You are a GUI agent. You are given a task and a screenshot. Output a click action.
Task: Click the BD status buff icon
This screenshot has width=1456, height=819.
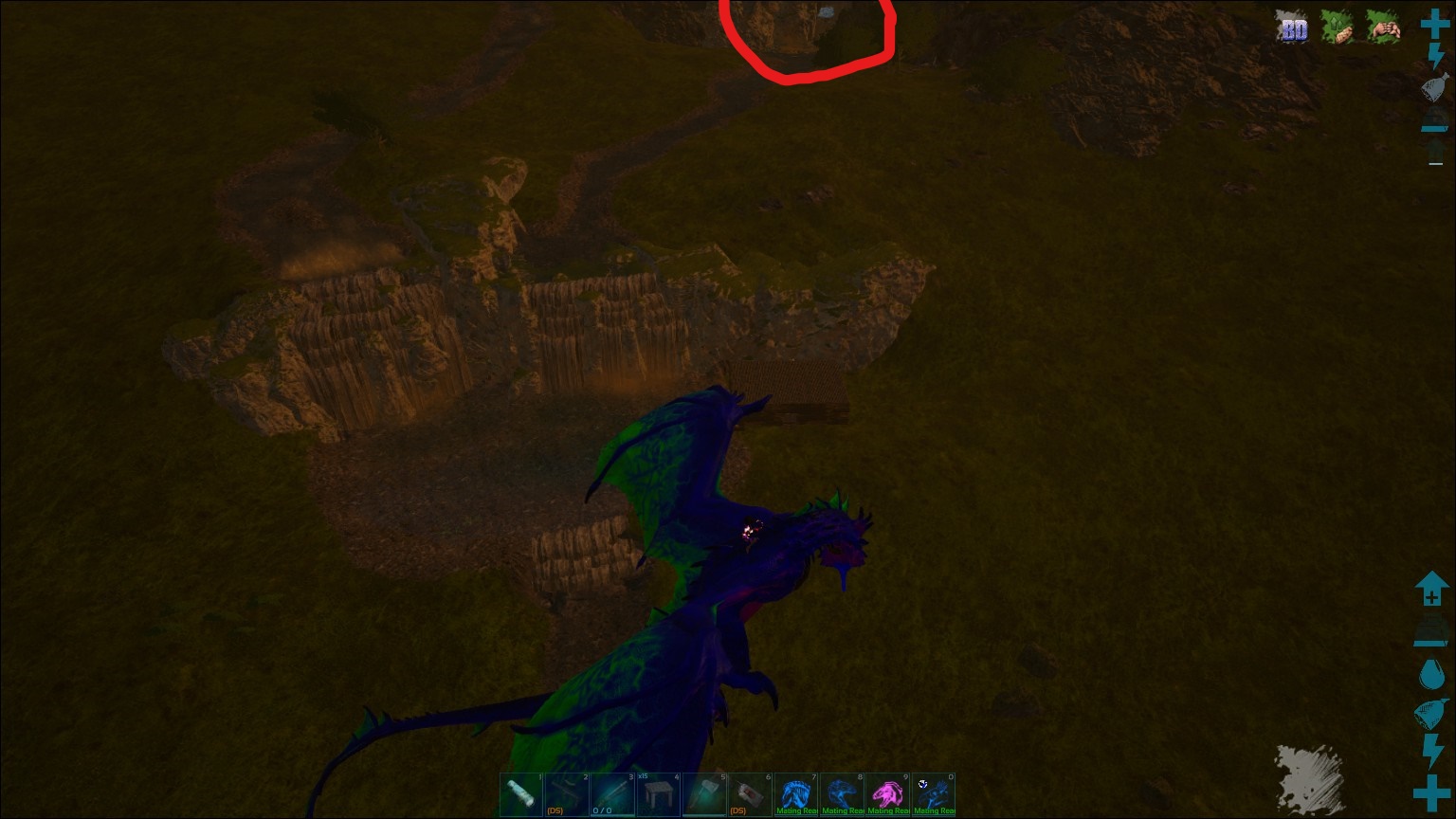pyautogui.click(x=1293, y=28)
